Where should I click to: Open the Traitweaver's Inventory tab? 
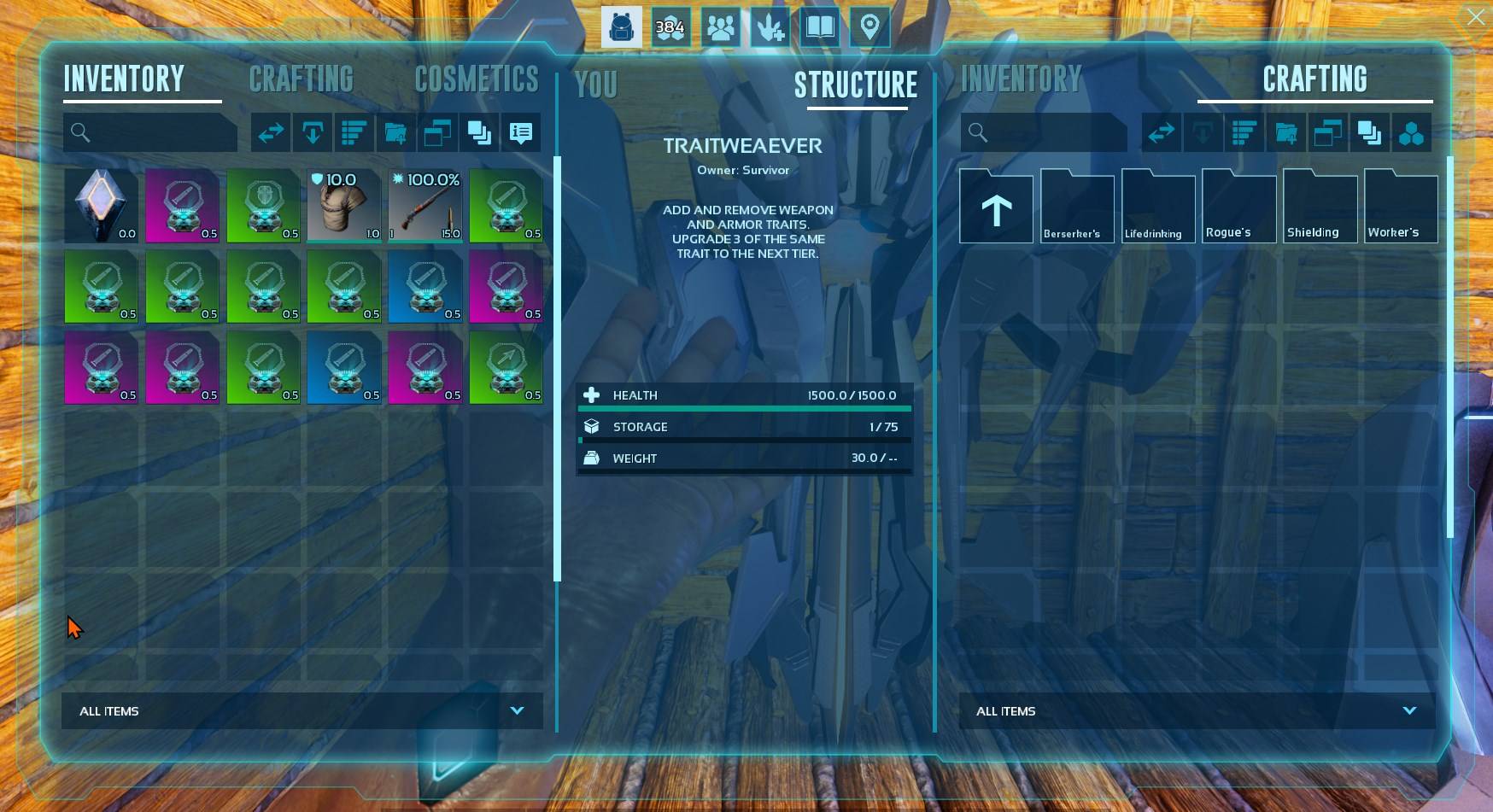tap(1021, 79)
